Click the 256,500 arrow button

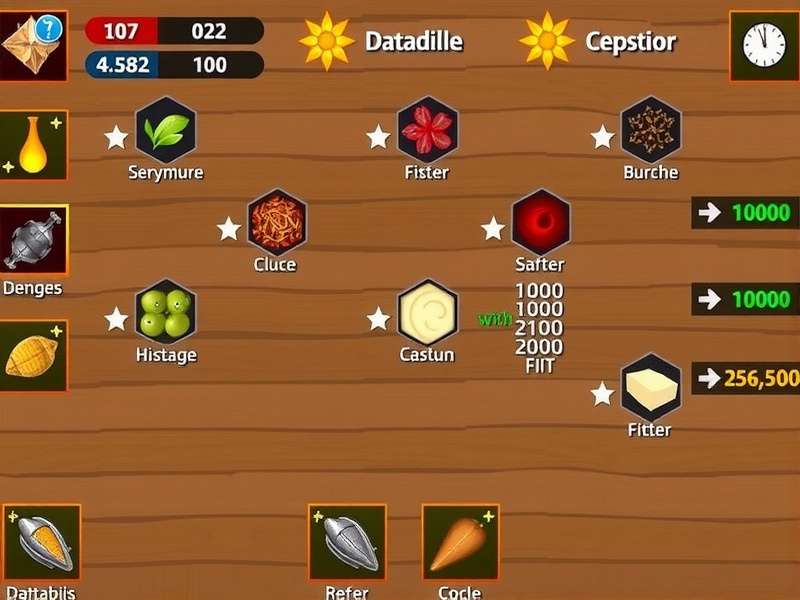click(x=746, y=378)
